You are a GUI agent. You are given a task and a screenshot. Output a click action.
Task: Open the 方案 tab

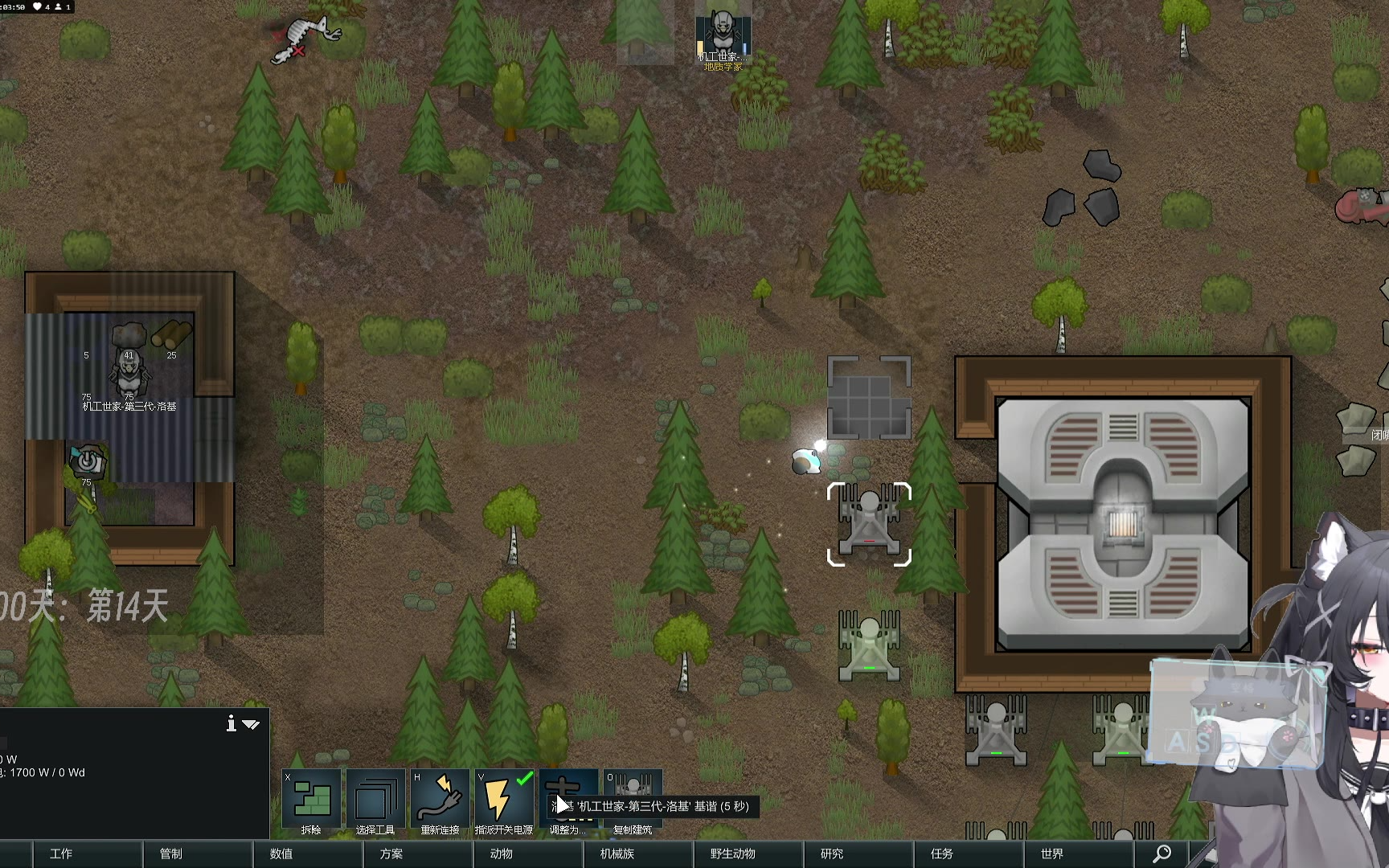[391, 854]
